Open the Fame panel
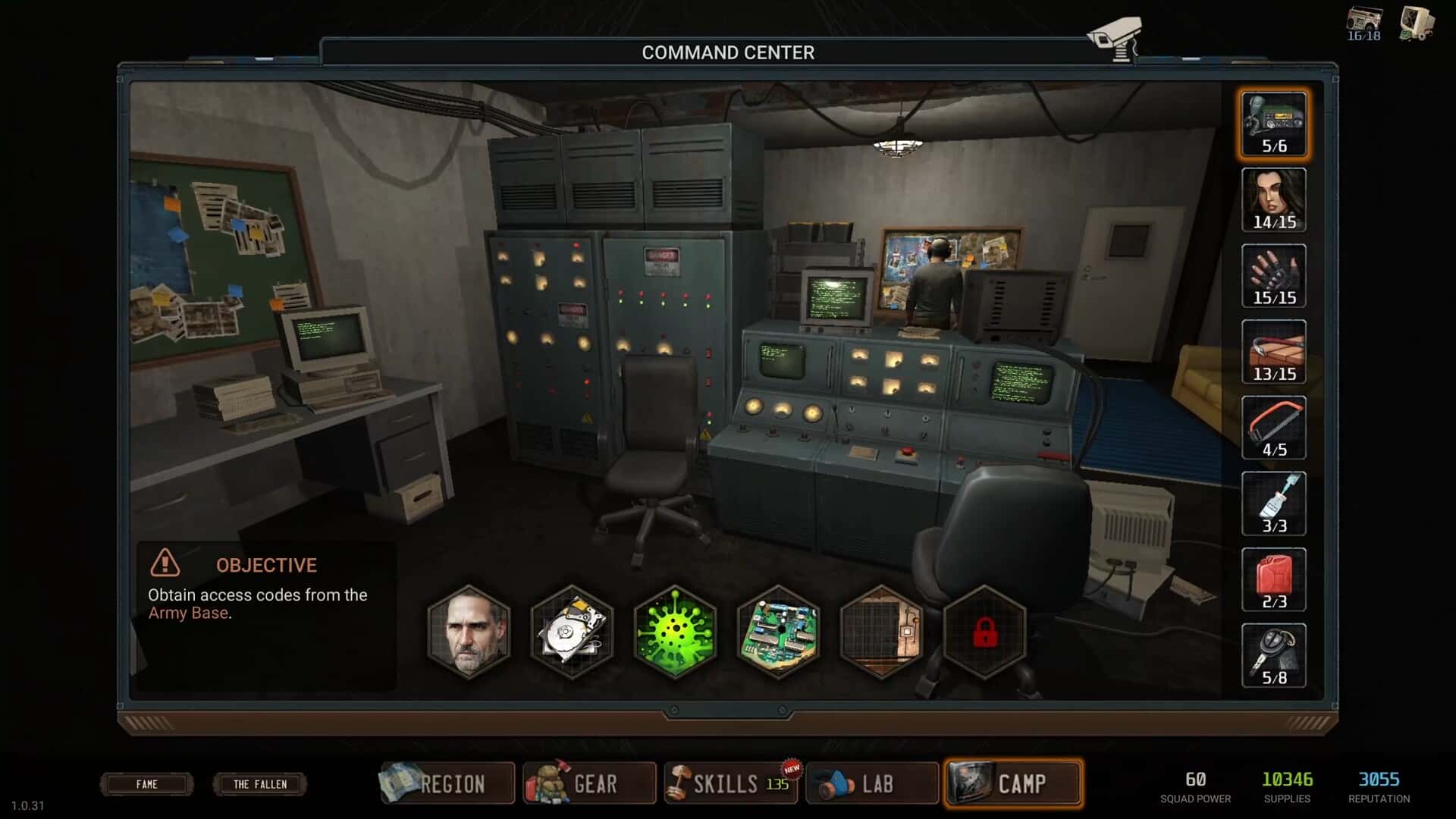Image resolution: width=1456 pixels, height=819 pixels. (147, 784)
